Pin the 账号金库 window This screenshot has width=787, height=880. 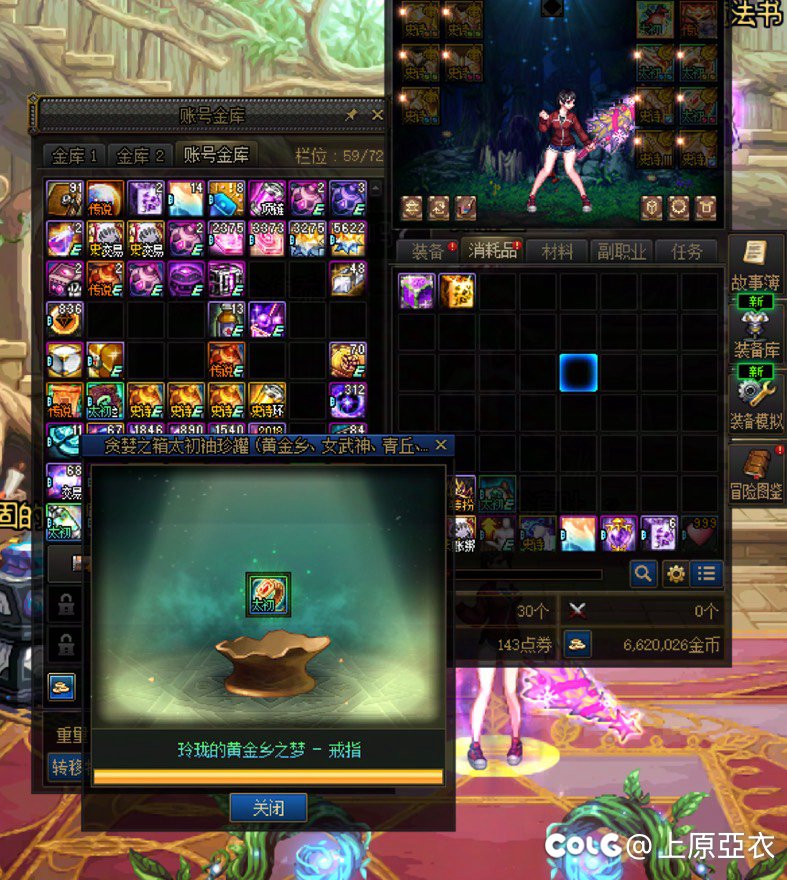tap(351, 115)
